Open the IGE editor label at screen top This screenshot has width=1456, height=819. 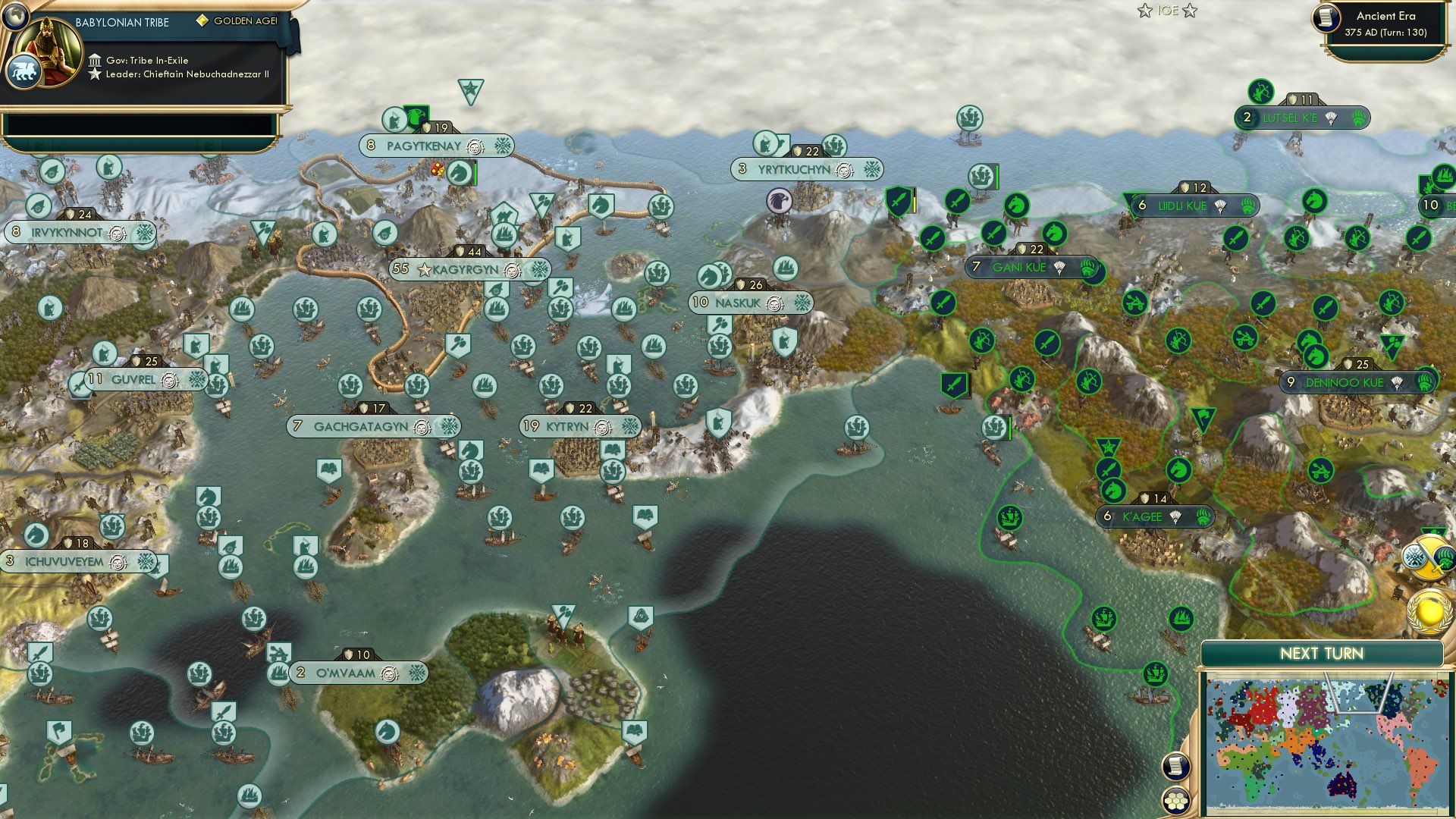[x=1168, y=11]
